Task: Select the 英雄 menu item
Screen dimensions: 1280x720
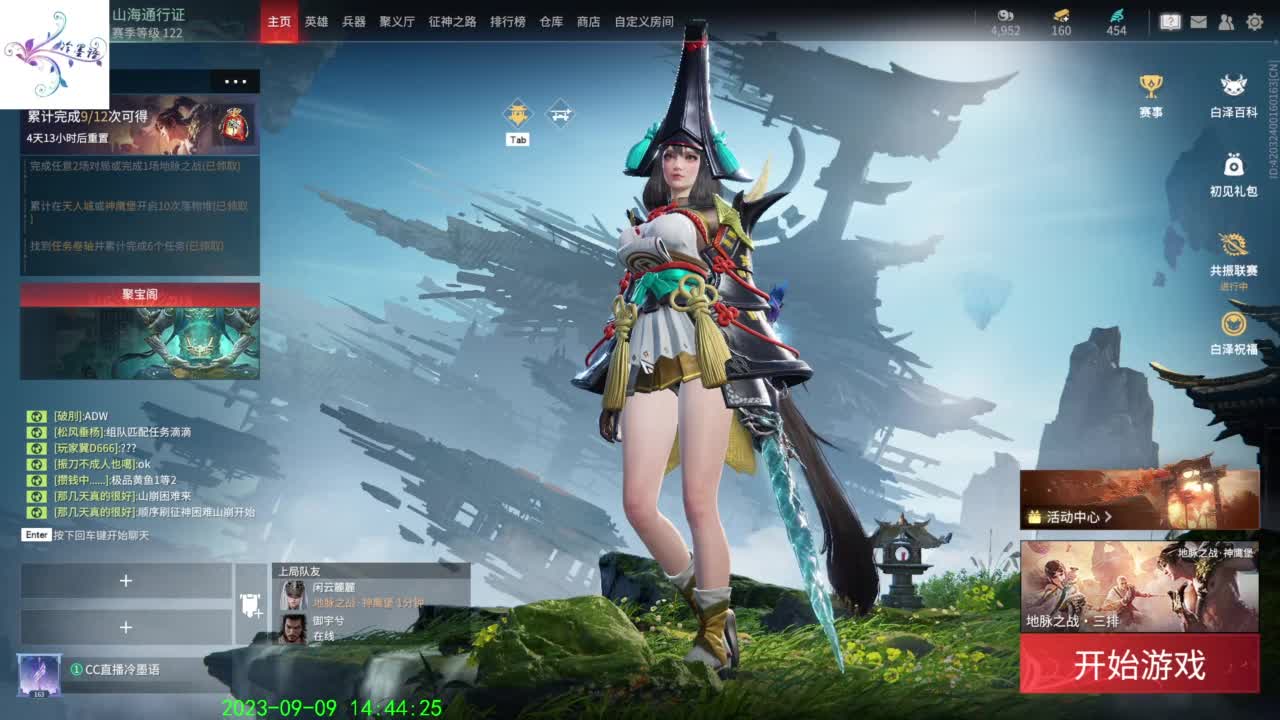Action: point(317,20)
